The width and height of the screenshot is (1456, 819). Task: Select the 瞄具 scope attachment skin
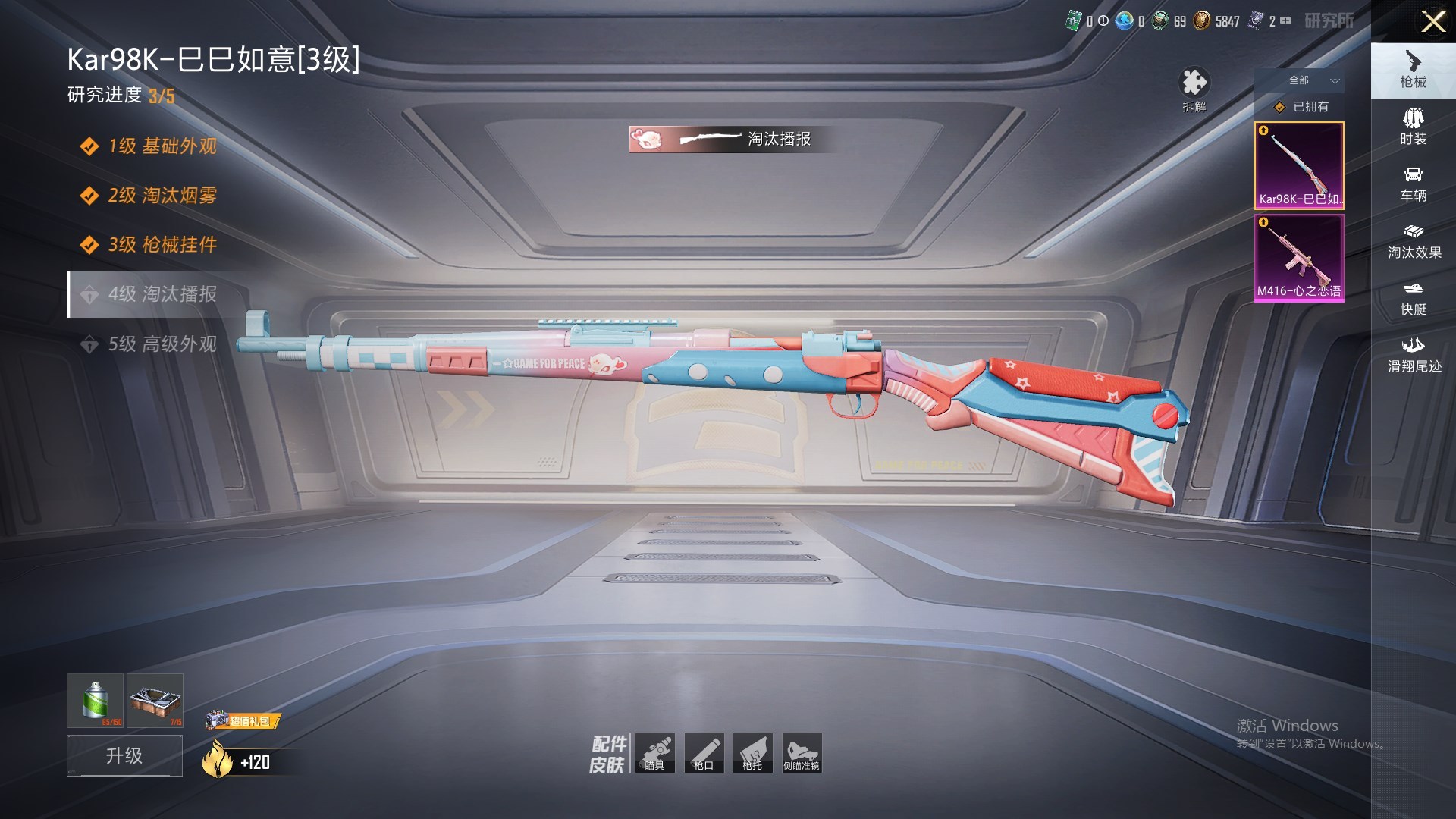[655, 753]
